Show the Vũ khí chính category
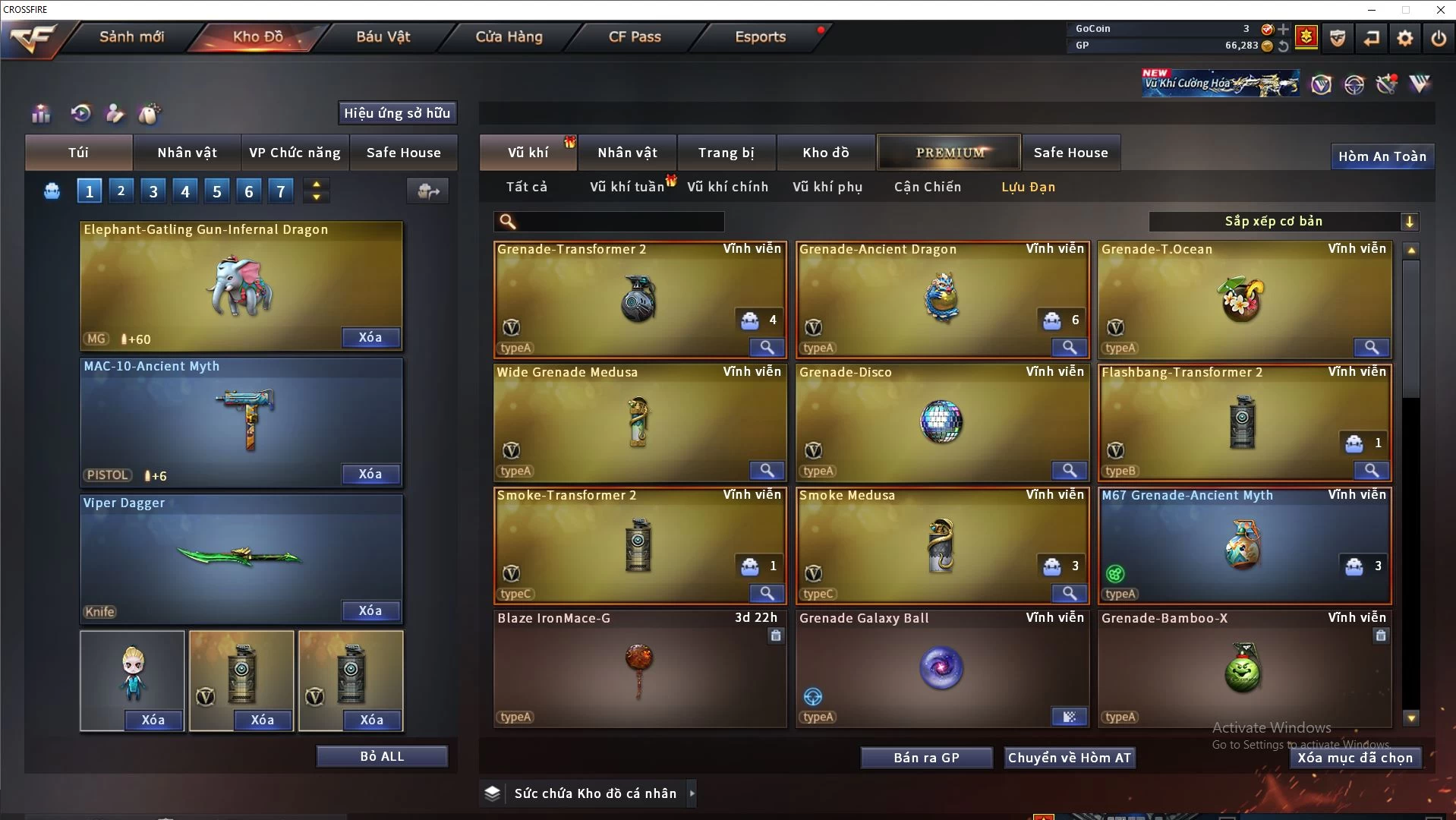1456x820 pixels. click(x=727, y=187)
